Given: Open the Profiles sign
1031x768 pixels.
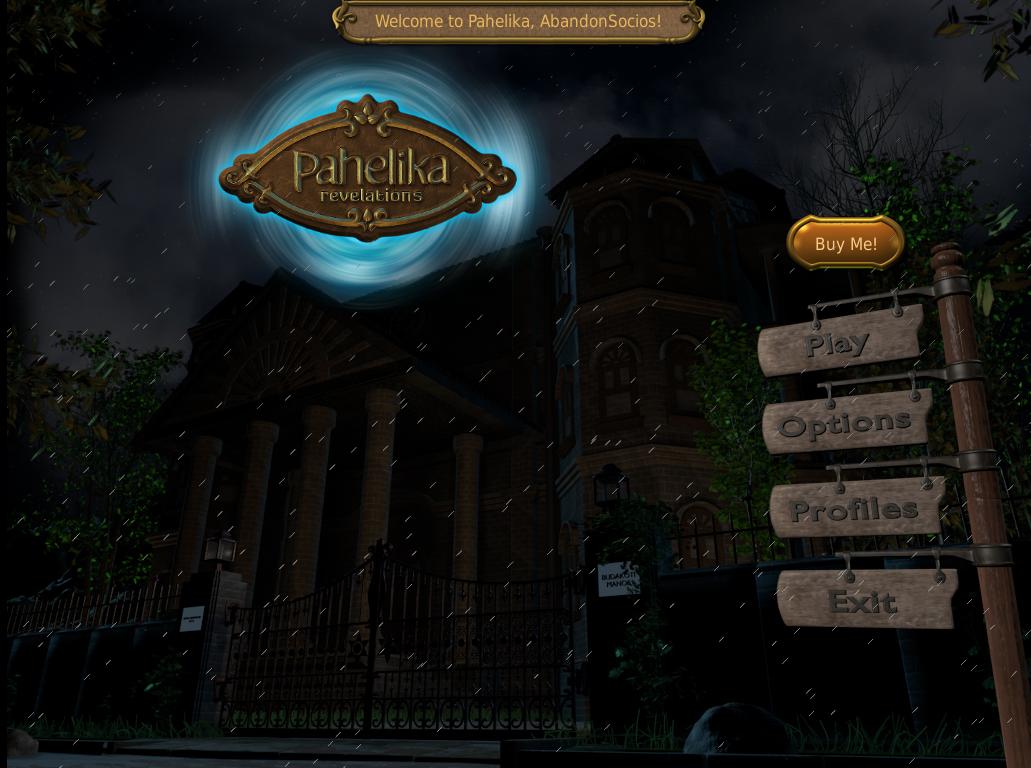Looking at the screenshot, I should [x=855, y=509].
